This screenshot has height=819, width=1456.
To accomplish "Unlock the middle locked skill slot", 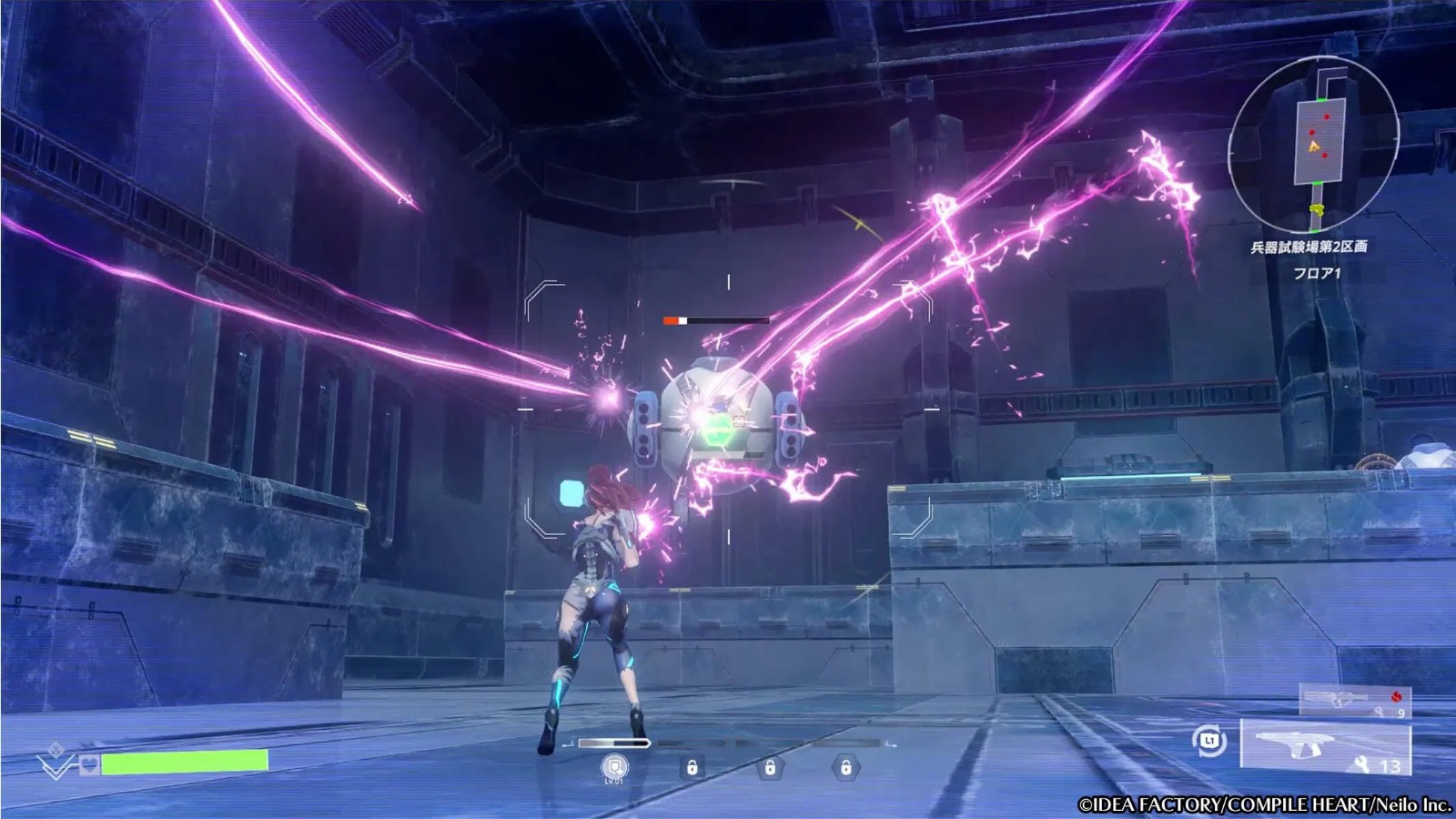I will pyautogui.click(x=771, y=767).
